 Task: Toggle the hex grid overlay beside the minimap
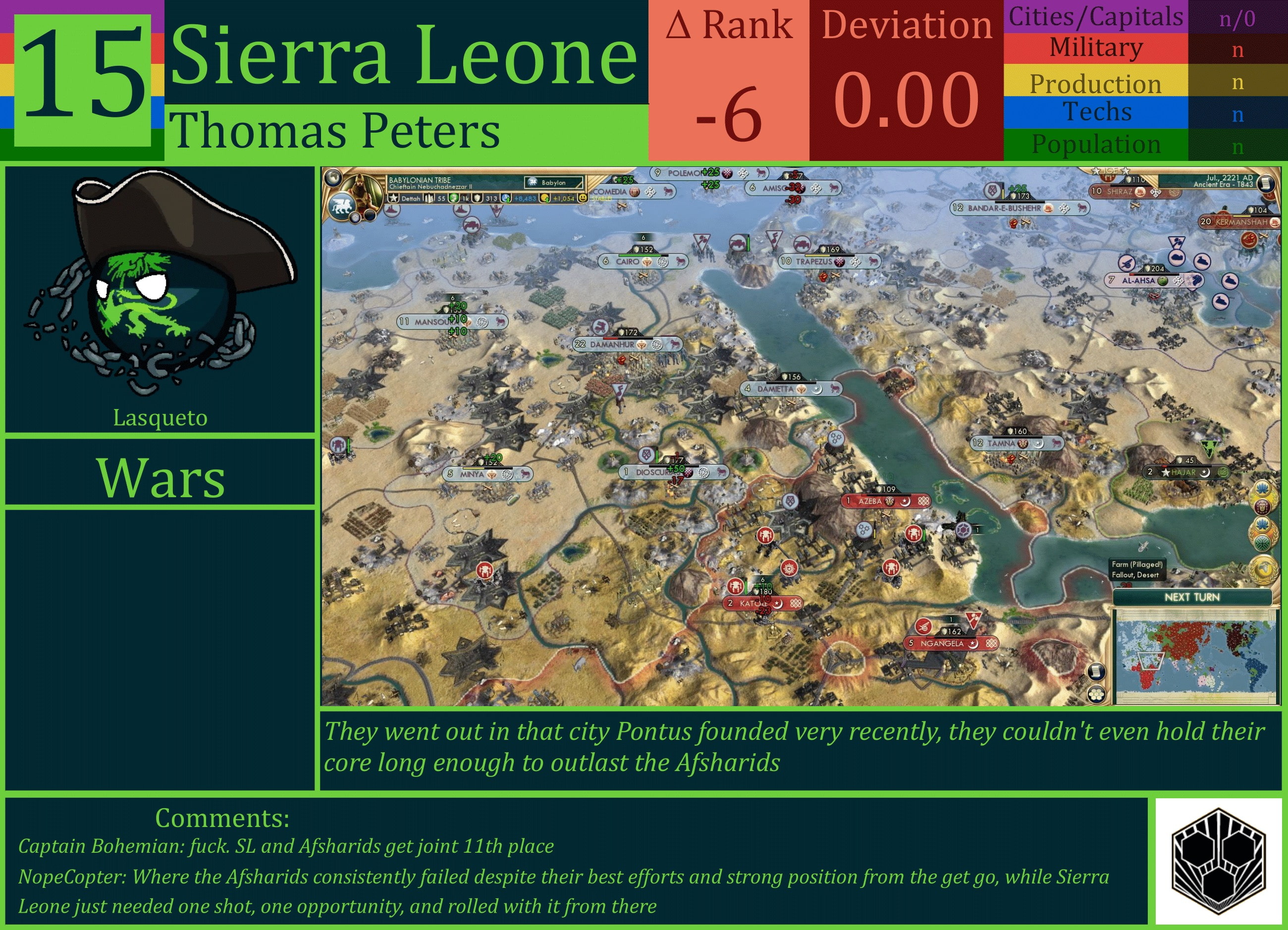pyautogui.click(x=1097, y=694)
